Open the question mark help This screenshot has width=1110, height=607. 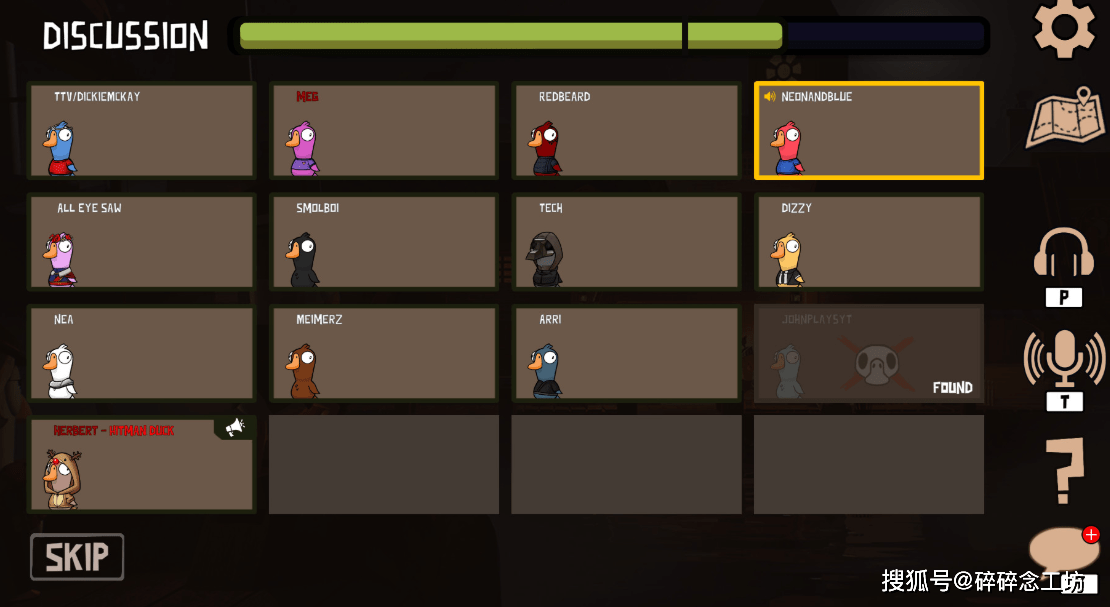pos(1064,471)
